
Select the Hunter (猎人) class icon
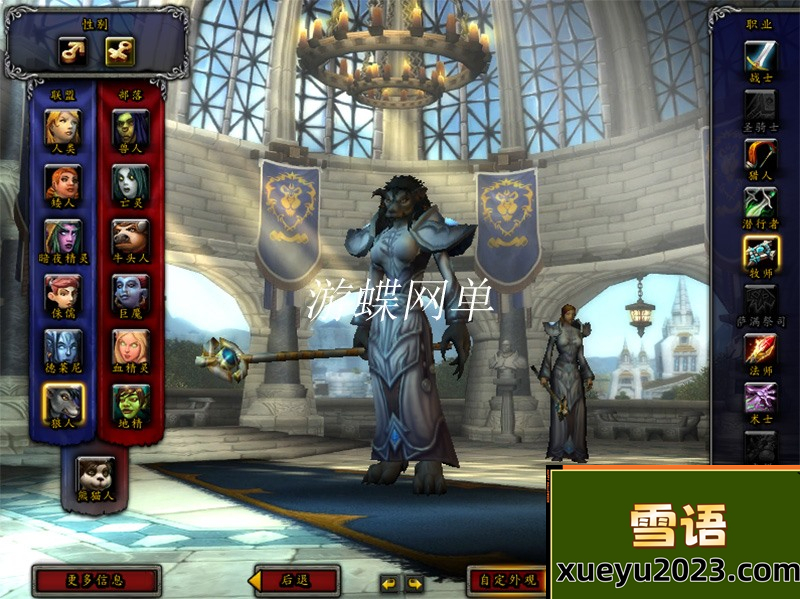tap(760, 155)
